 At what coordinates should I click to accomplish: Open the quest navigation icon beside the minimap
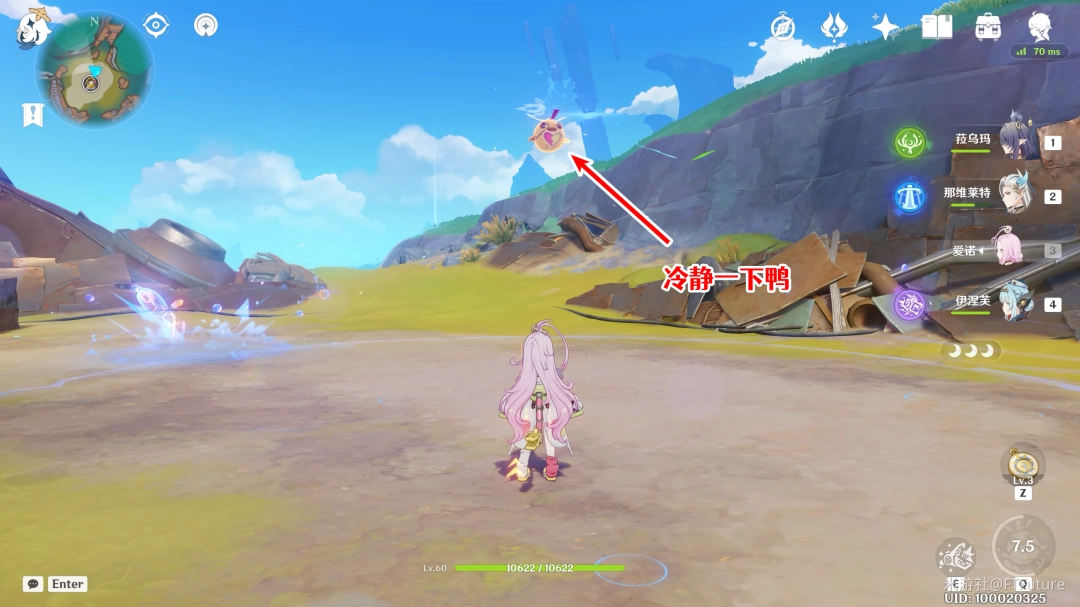206,25
